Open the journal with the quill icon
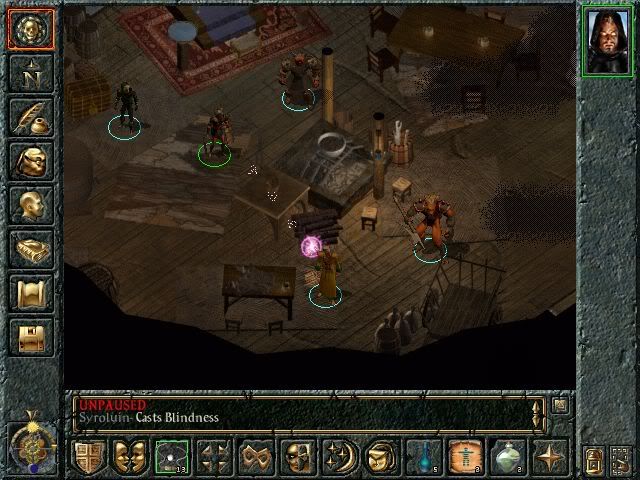This screenshot has height=480, width=640. (x=30, y=117)
